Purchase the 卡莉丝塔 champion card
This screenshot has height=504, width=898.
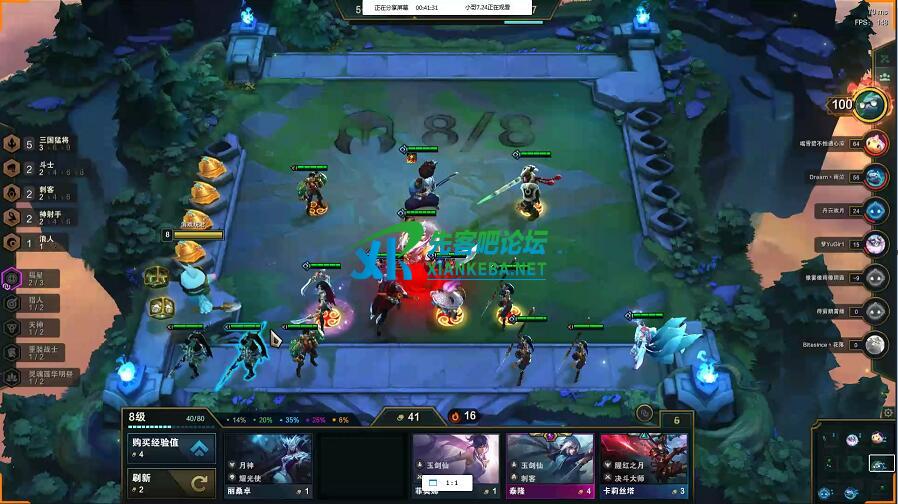click(x=644, y=466)
